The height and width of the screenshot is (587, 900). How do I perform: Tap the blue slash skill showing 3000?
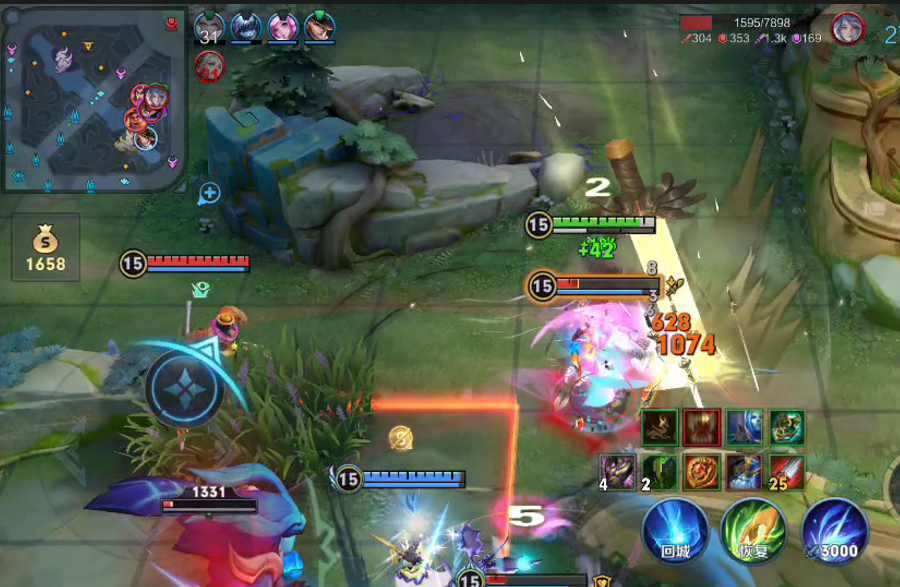tap(834, 529)
